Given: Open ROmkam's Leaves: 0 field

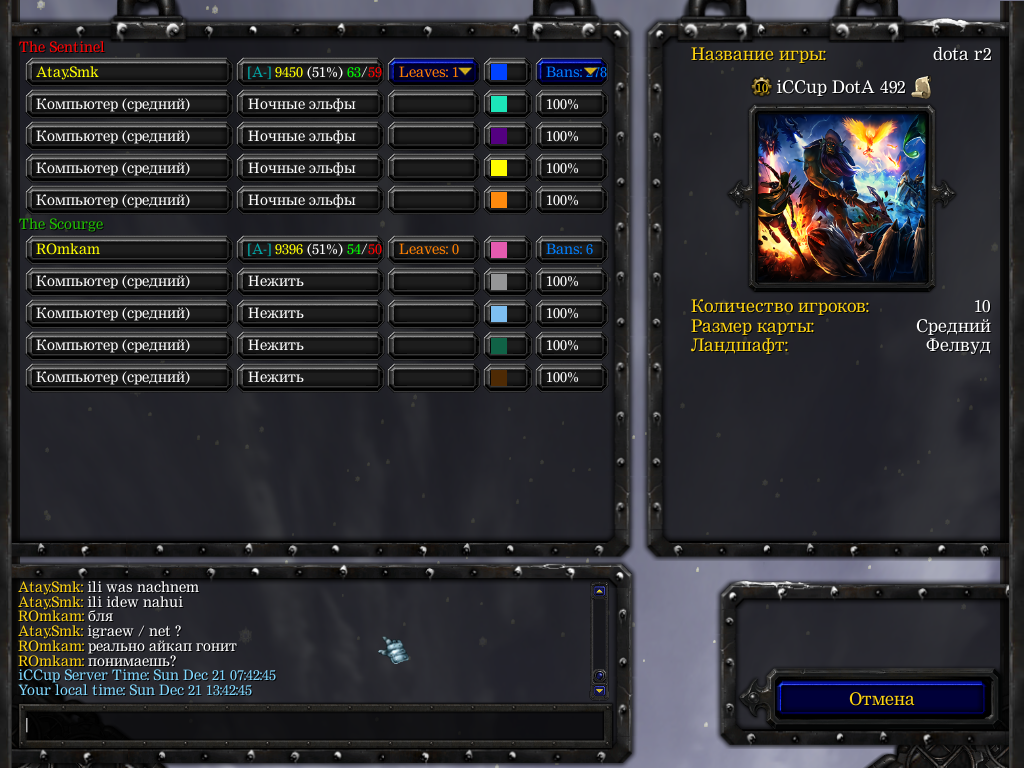Looking at the screenshot, I should click(x=433, y=249).
